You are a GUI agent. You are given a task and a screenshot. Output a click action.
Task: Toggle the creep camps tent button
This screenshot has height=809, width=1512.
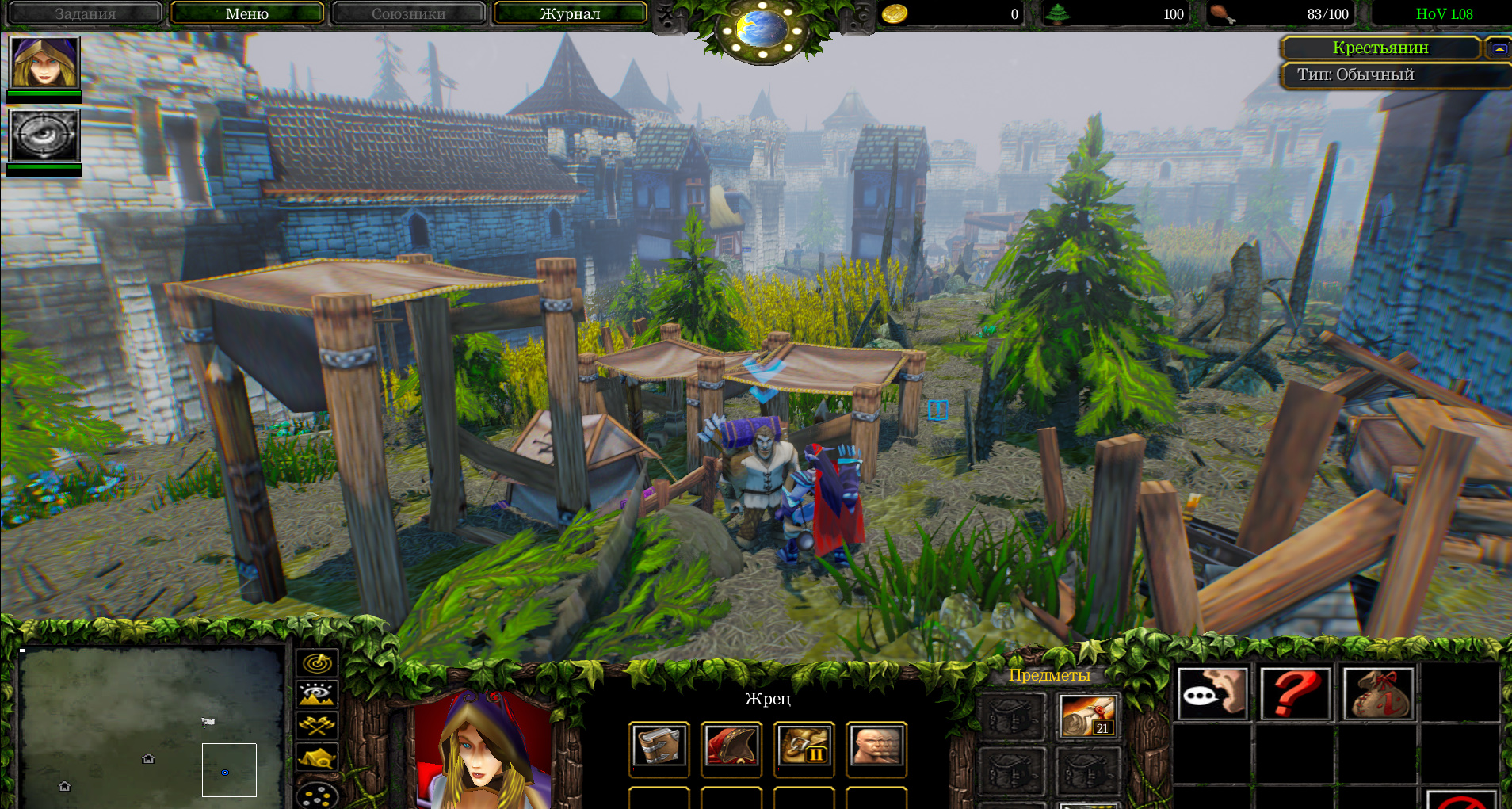point(317,757)
